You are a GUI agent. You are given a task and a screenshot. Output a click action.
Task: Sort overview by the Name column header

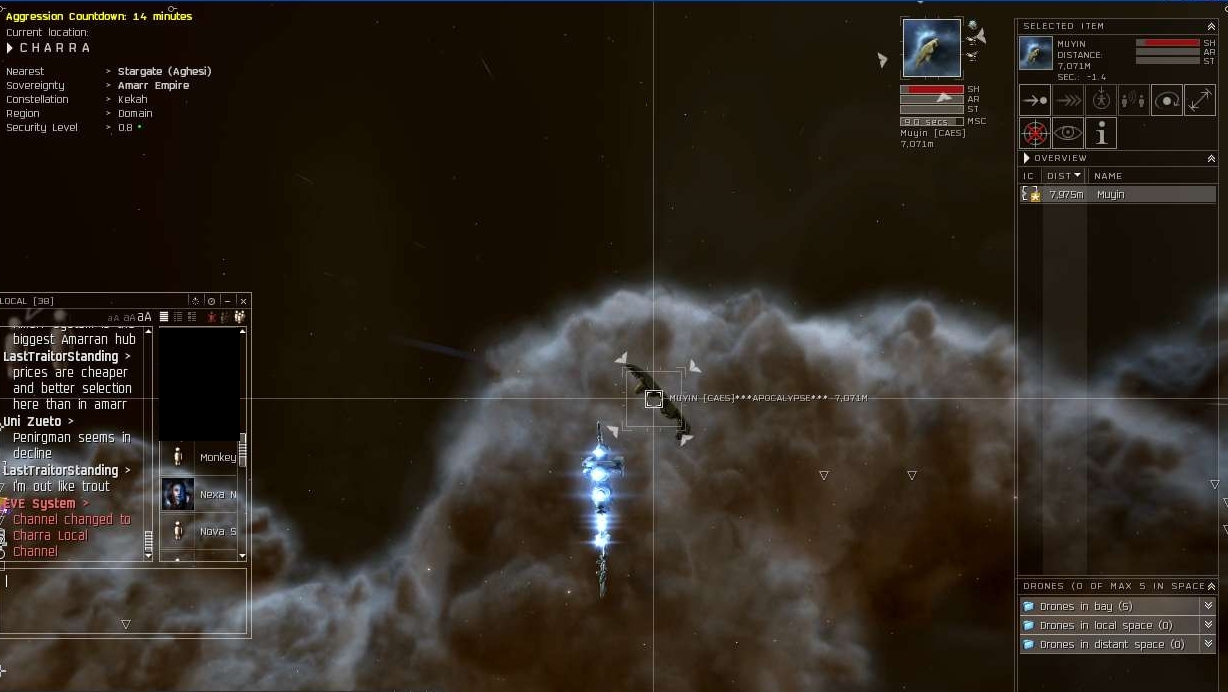(x=1108, y=176)
